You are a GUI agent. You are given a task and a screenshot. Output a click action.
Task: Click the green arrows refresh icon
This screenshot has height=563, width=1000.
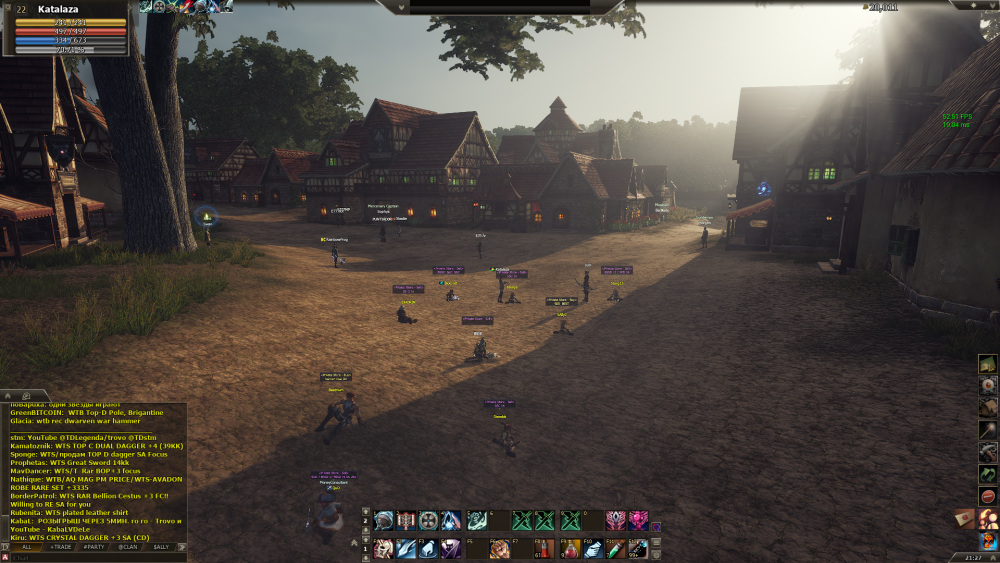(988, 474)
